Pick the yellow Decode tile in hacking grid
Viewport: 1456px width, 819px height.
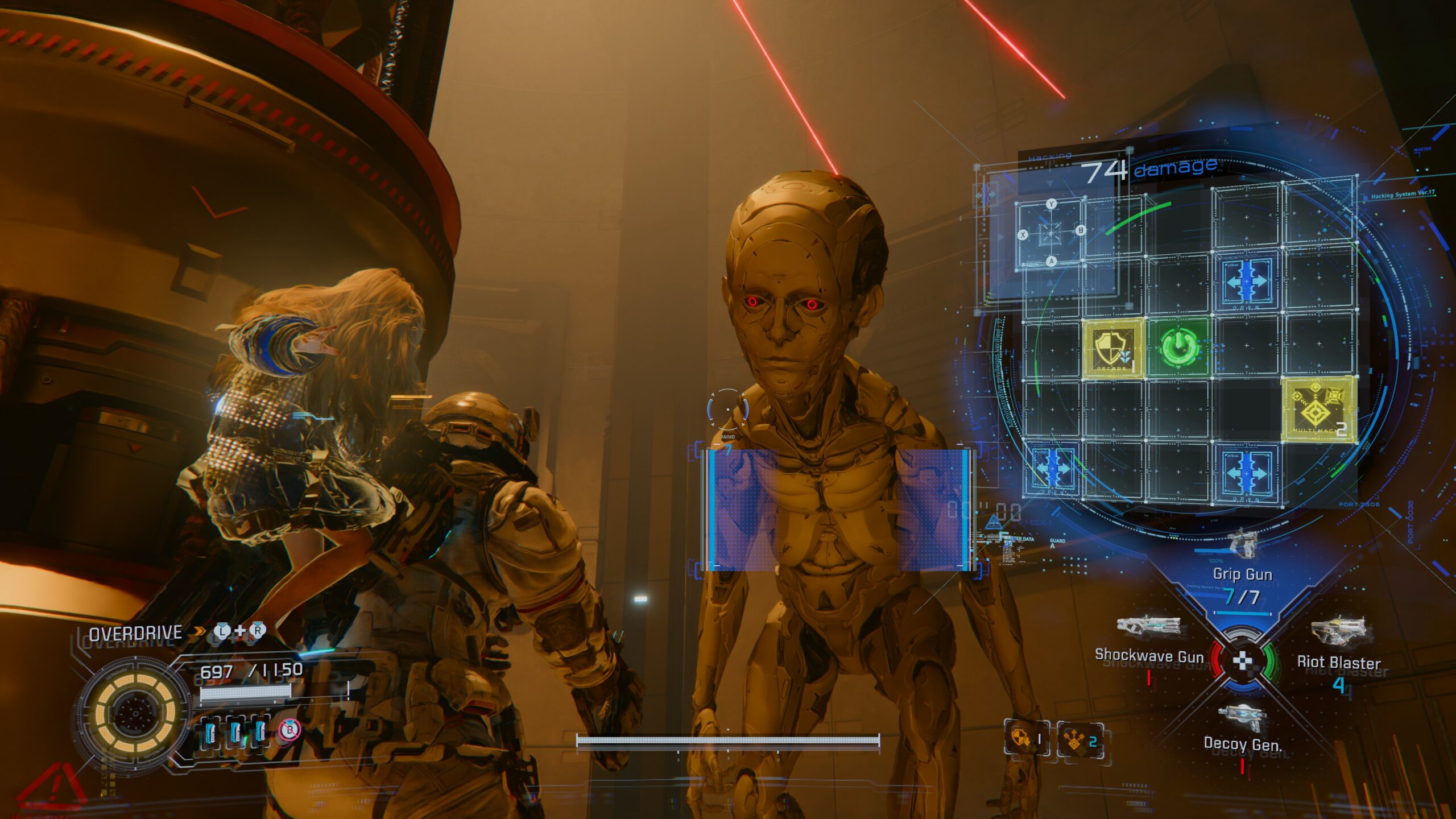[x=1112, y=348]
